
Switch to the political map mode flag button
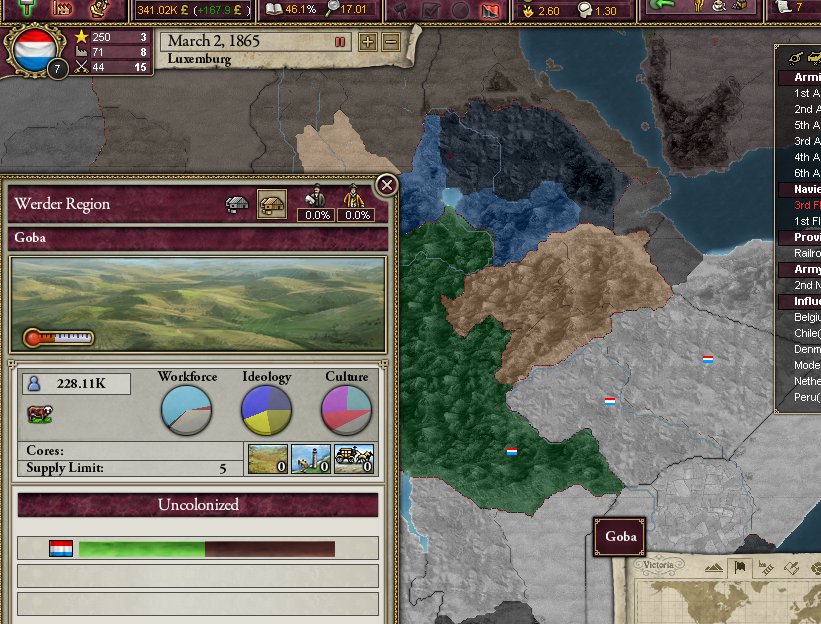(741, 568)
